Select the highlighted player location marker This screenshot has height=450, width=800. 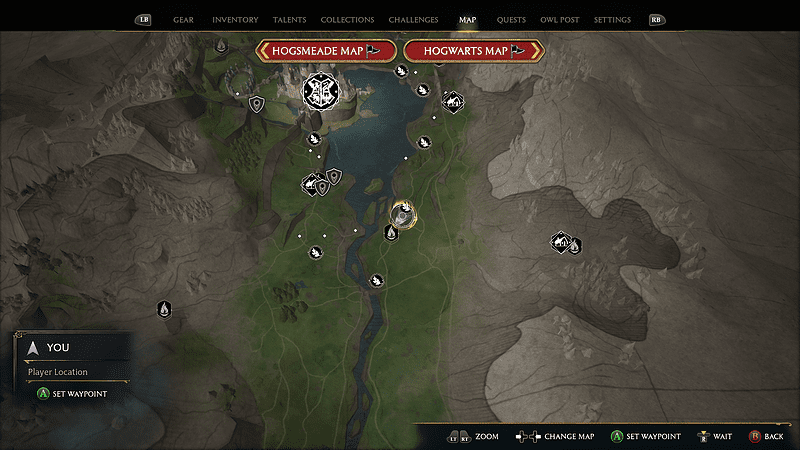pyautogui.click(x=403, y=213)
